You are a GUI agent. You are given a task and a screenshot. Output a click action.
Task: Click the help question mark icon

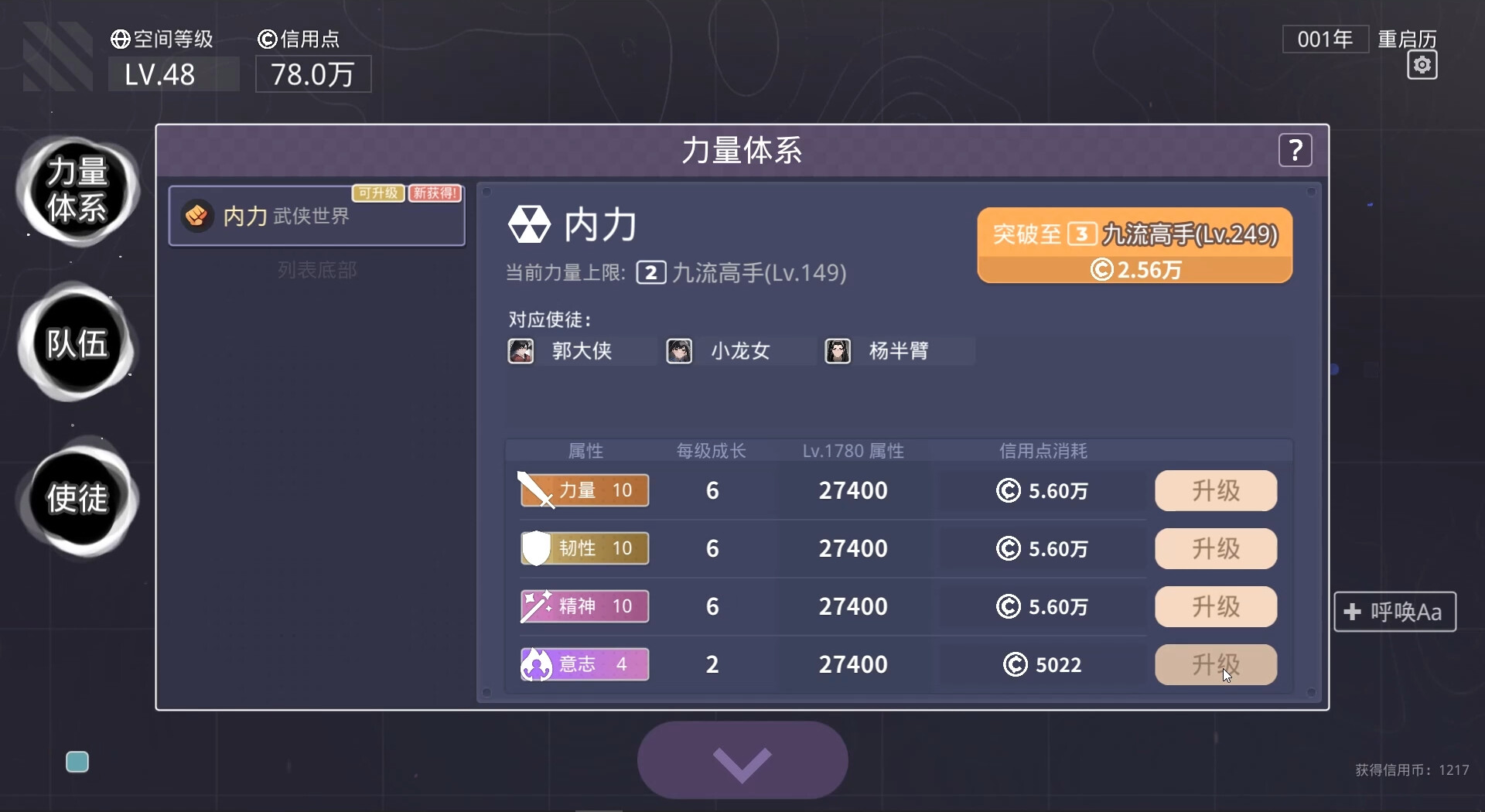1296,150
